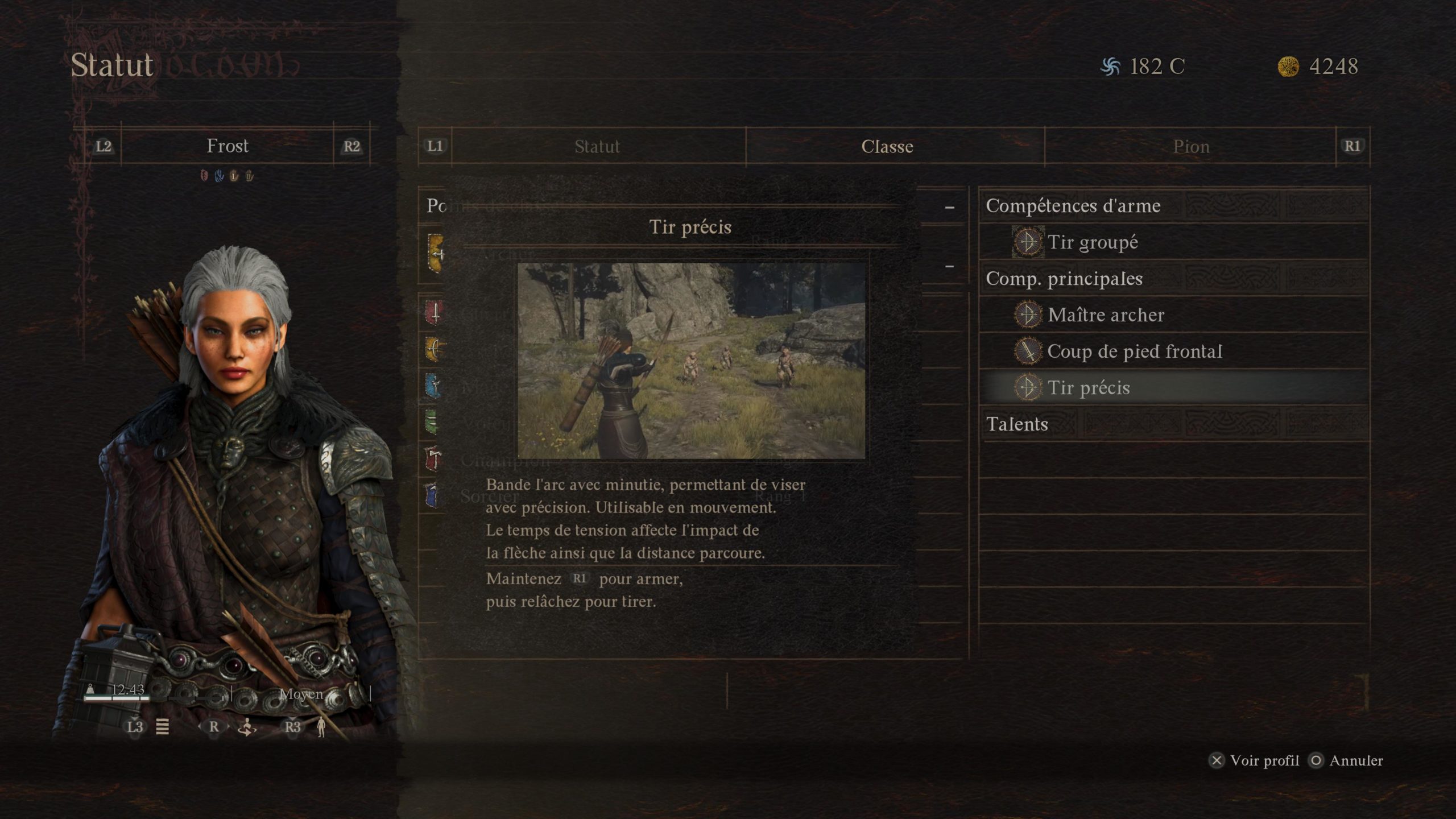
Task: Select the Frost character name selector
Action: [x=227, y=146]
